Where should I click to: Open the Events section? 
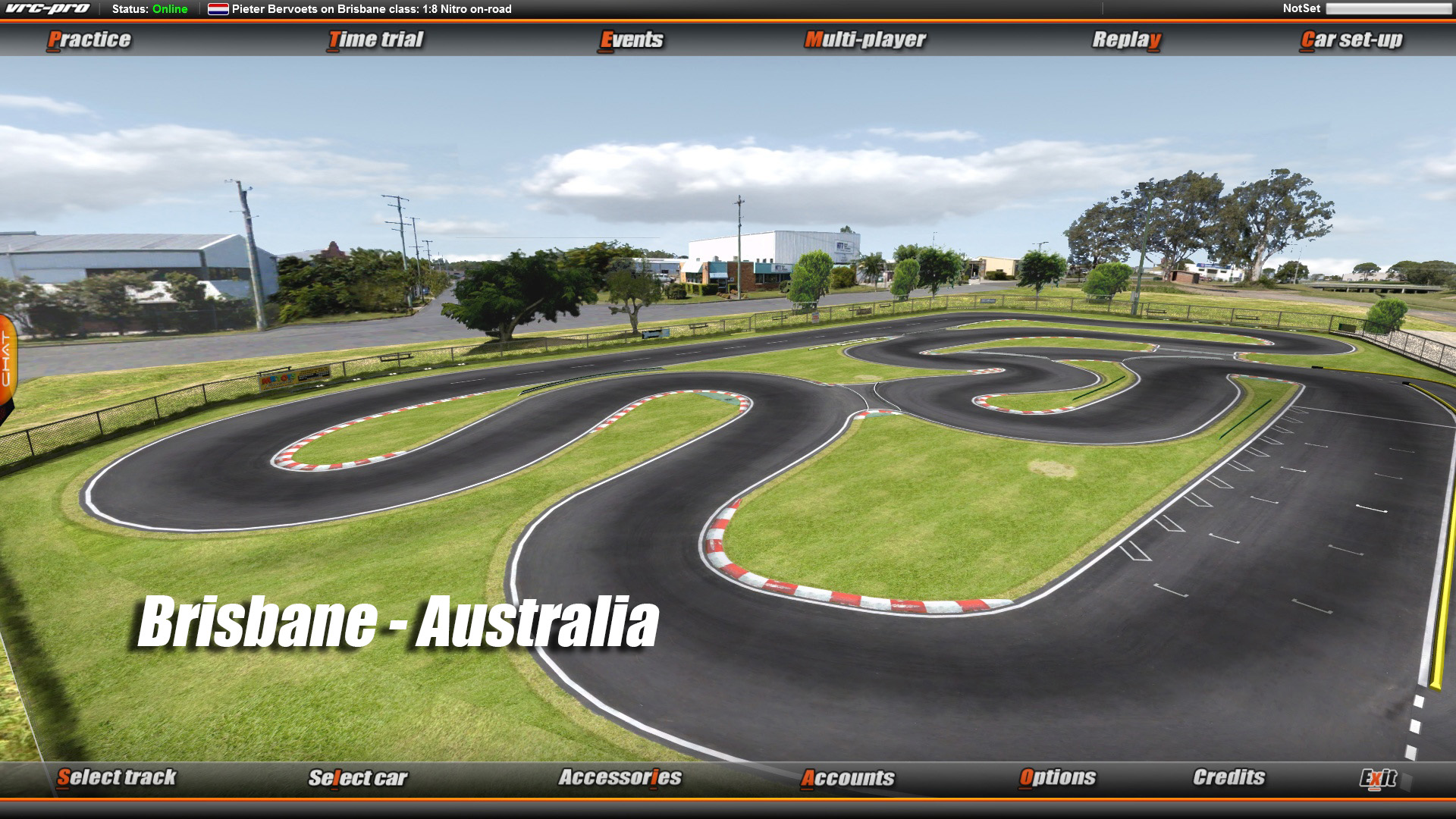click(632, 40)
